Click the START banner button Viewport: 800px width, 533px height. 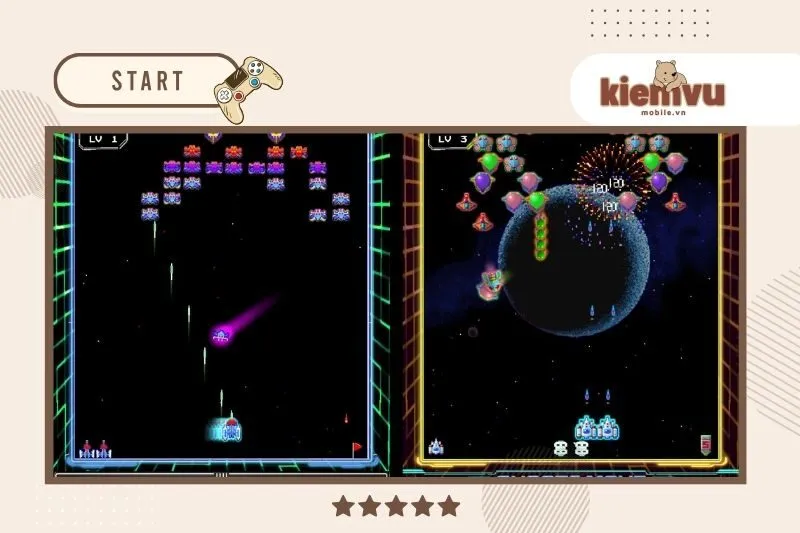click(147, 81)
